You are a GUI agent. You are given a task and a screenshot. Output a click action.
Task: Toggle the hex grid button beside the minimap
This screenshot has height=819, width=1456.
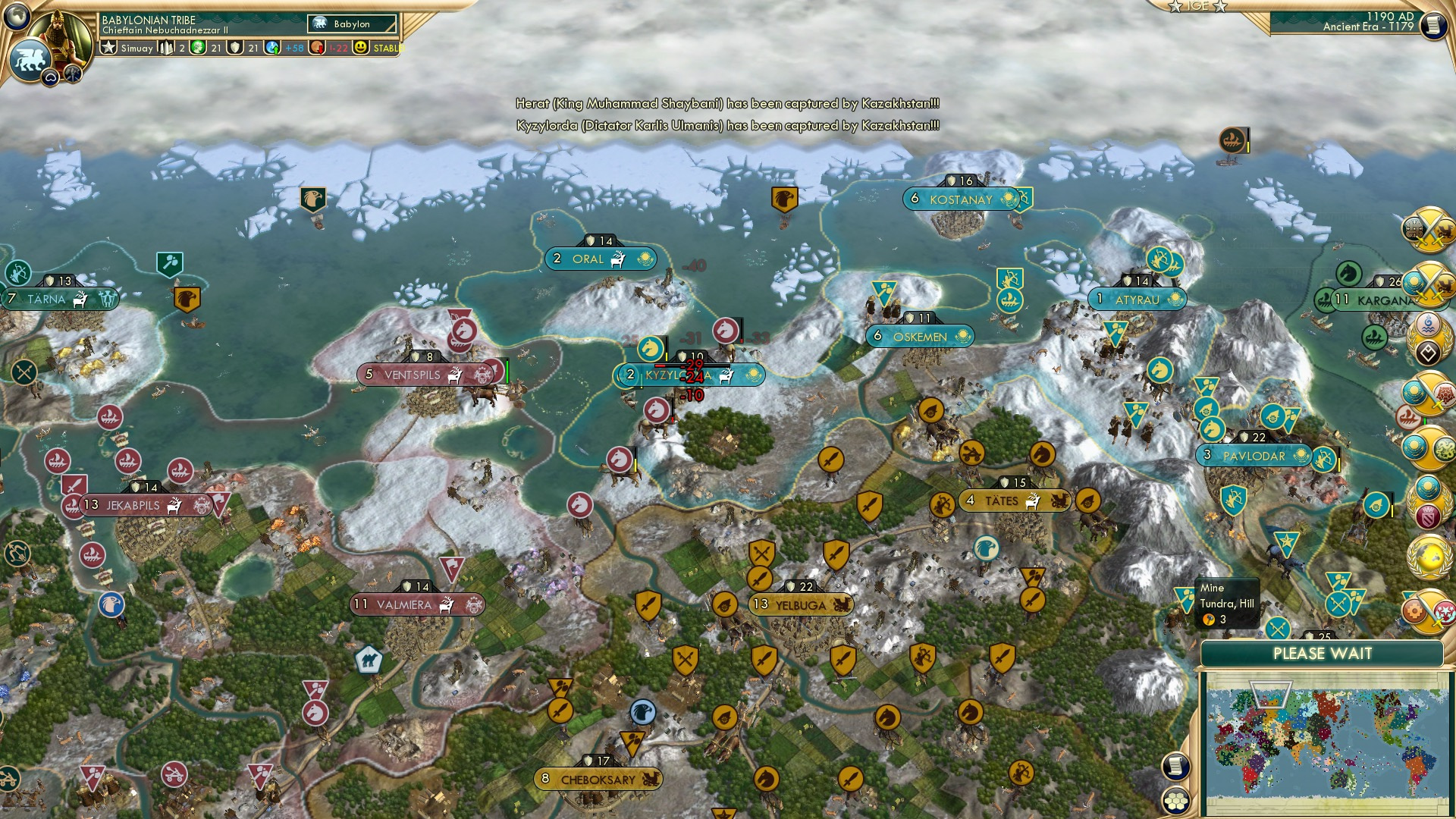1175,802
